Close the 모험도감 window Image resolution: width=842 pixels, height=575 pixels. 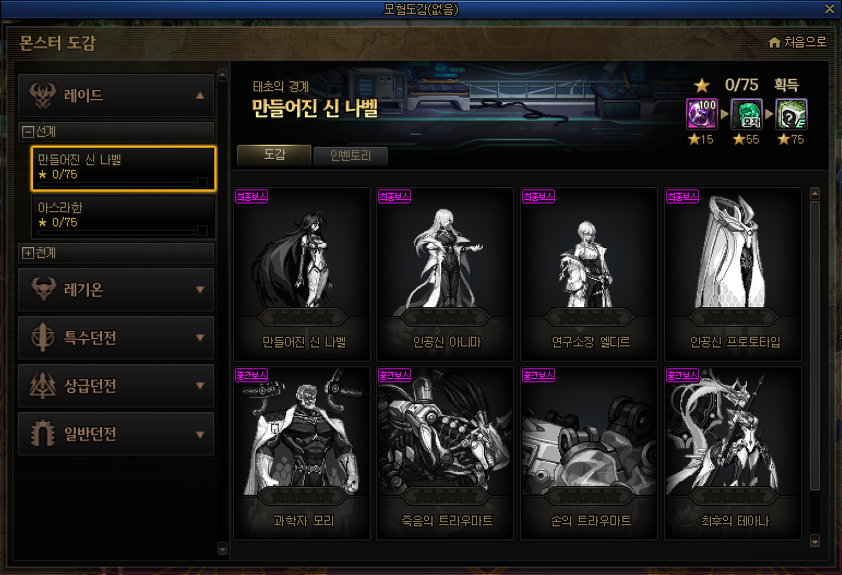point(830,8)
